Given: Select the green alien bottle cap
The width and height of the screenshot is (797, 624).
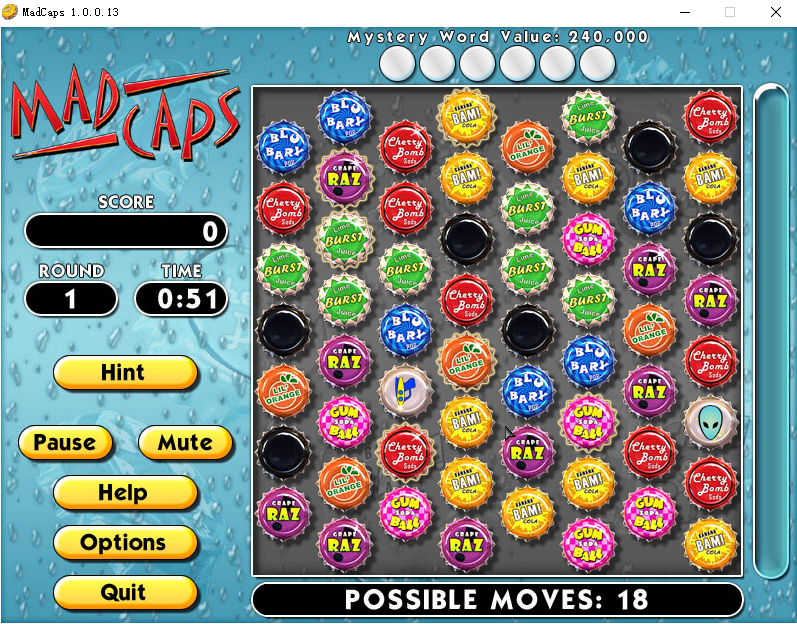Looking at the screenshot, I should (x=709, y=421).
